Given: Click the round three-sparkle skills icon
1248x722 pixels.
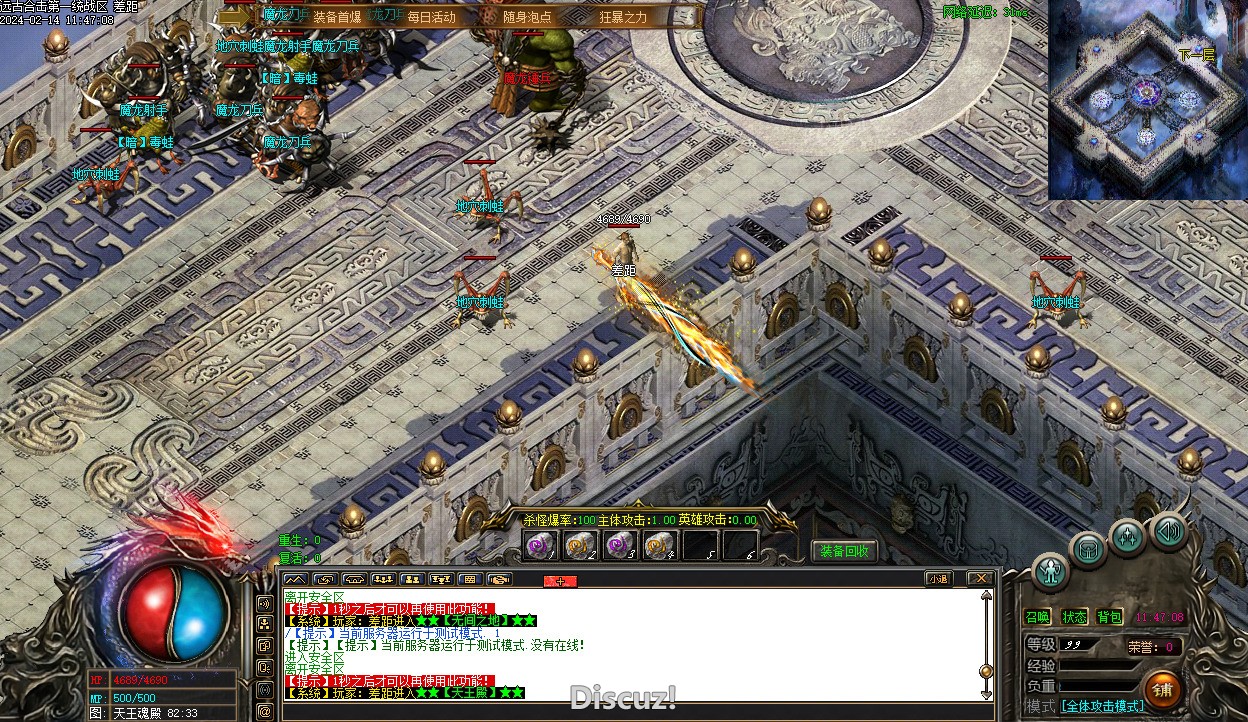Looking at the screenshot, I should [x=1128, y=537].
